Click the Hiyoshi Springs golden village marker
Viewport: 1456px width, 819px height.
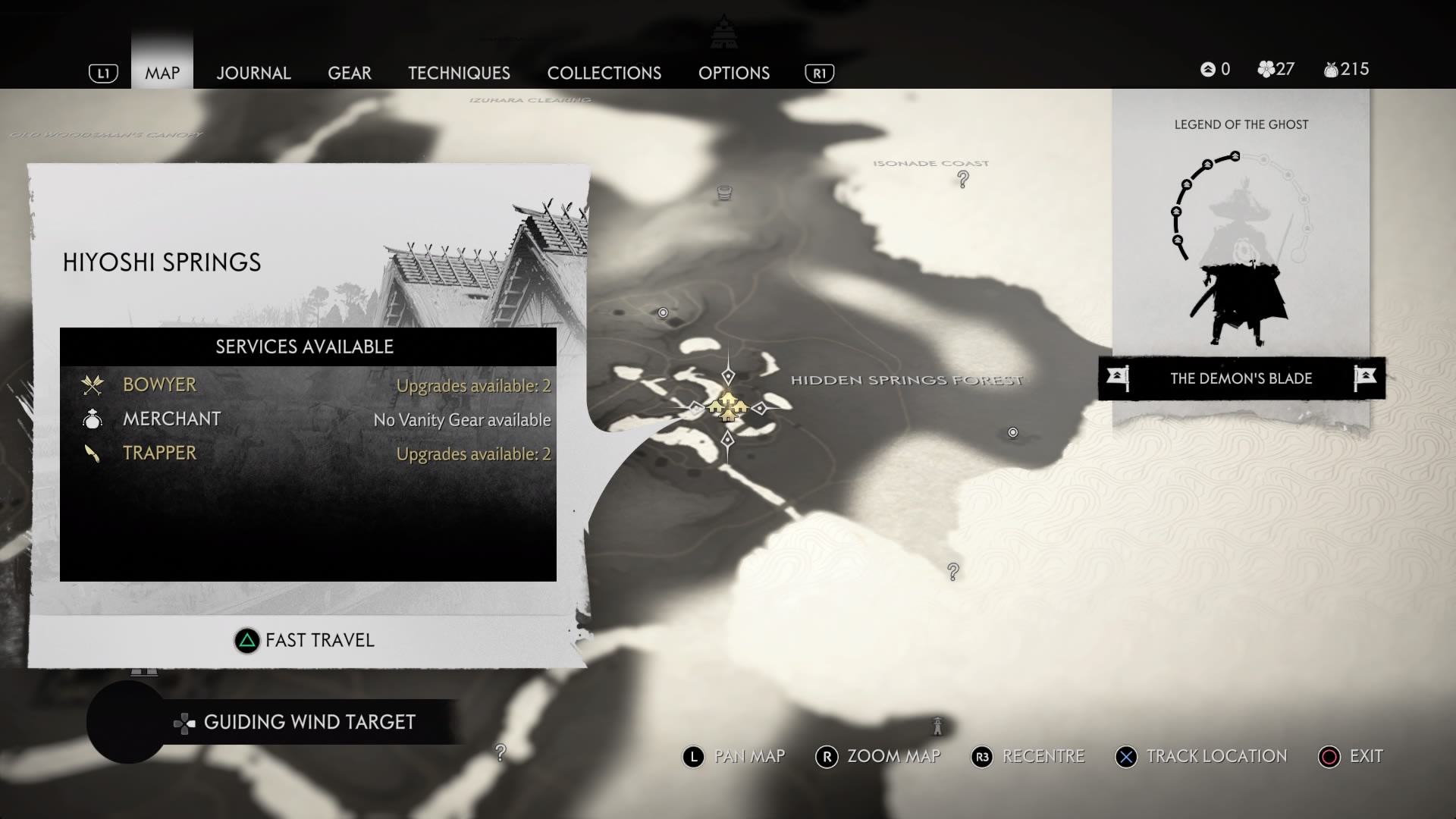click(x=727, y=407)
